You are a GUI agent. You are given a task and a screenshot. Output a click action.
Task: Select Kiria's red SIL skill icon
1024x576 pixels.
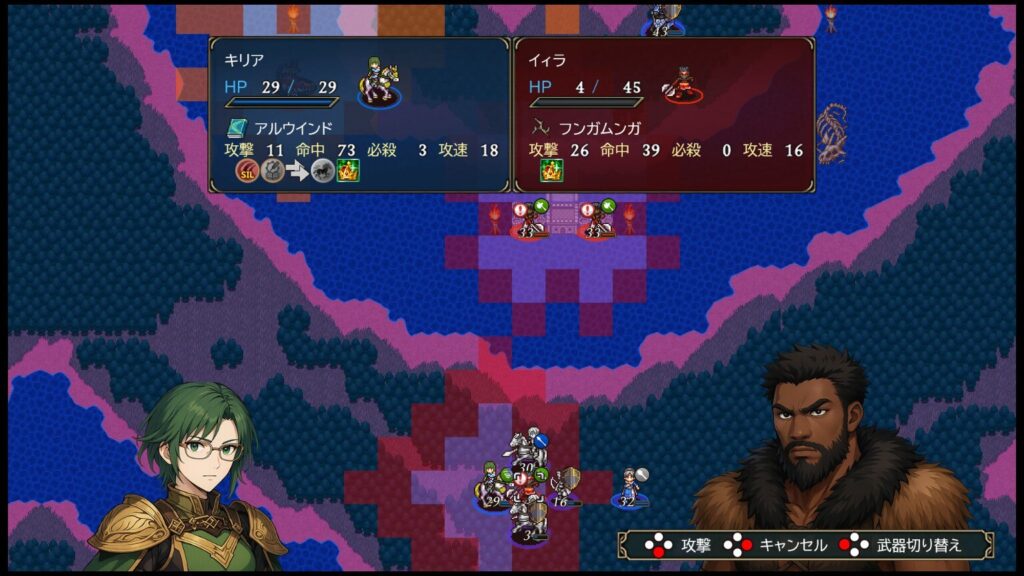(246, 171)
